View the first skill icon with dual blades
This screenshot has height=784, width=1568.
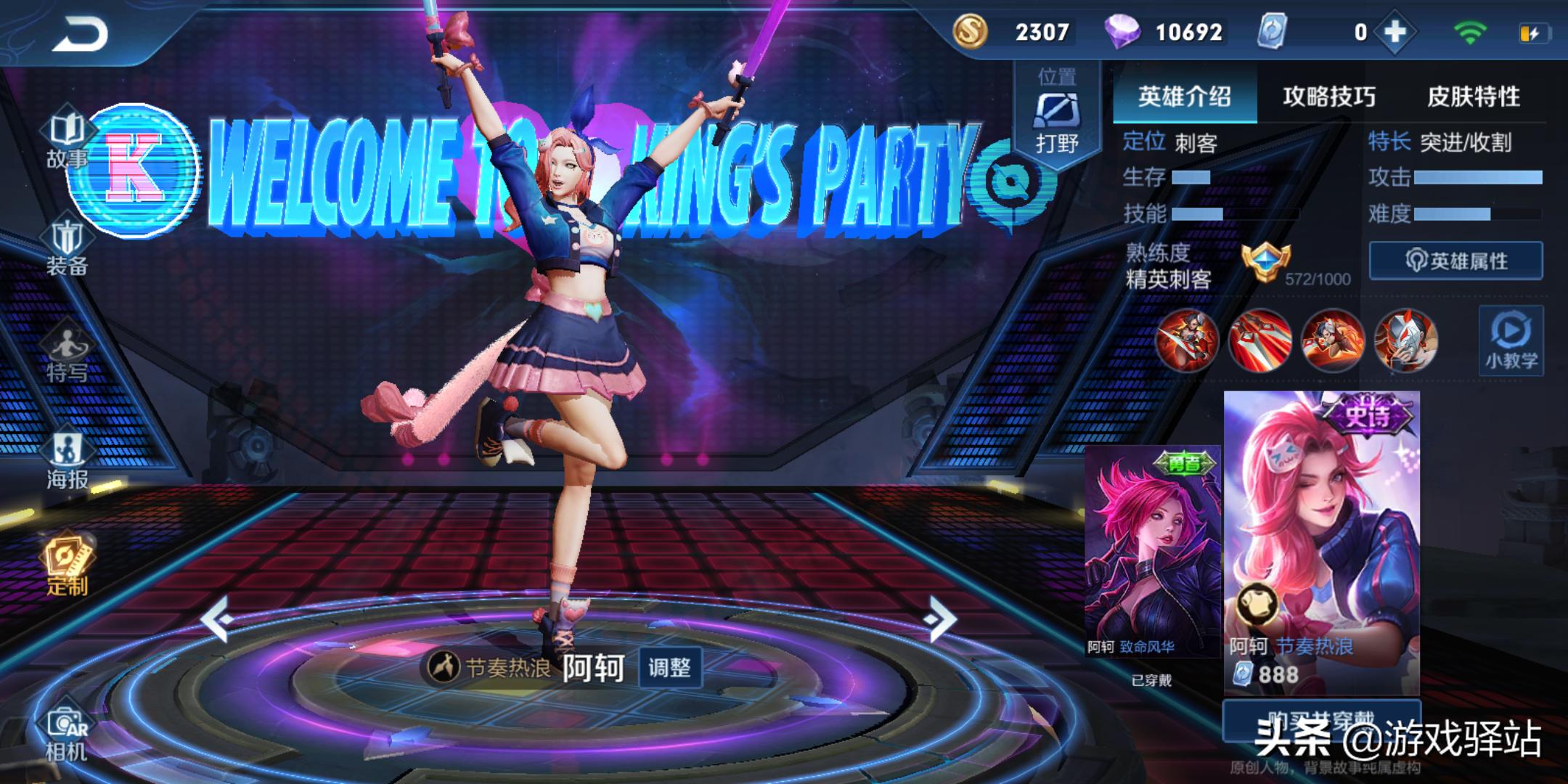(1186, 340)
